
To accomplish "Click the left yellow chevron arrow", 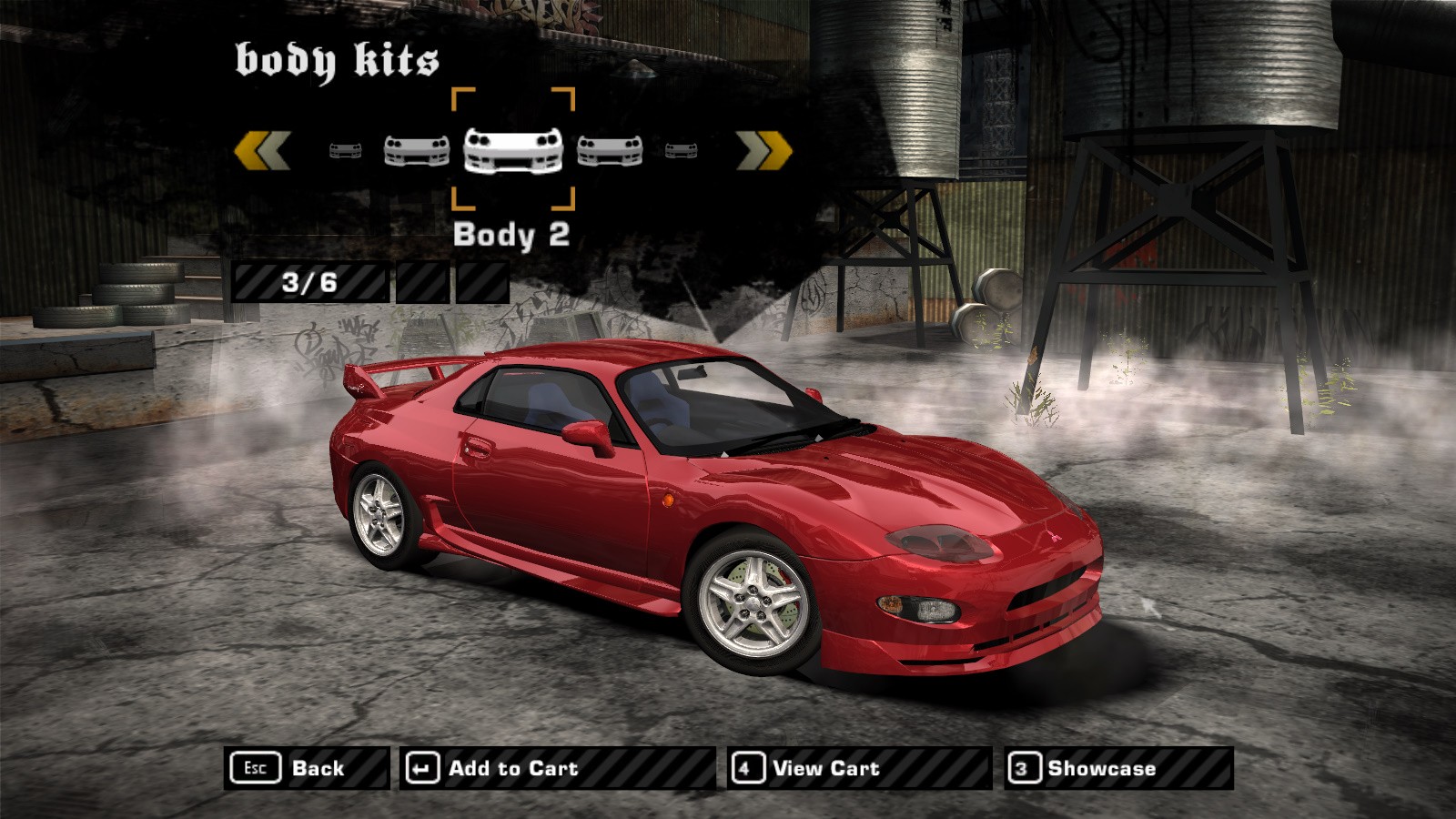I will click(x=262, y=150).
